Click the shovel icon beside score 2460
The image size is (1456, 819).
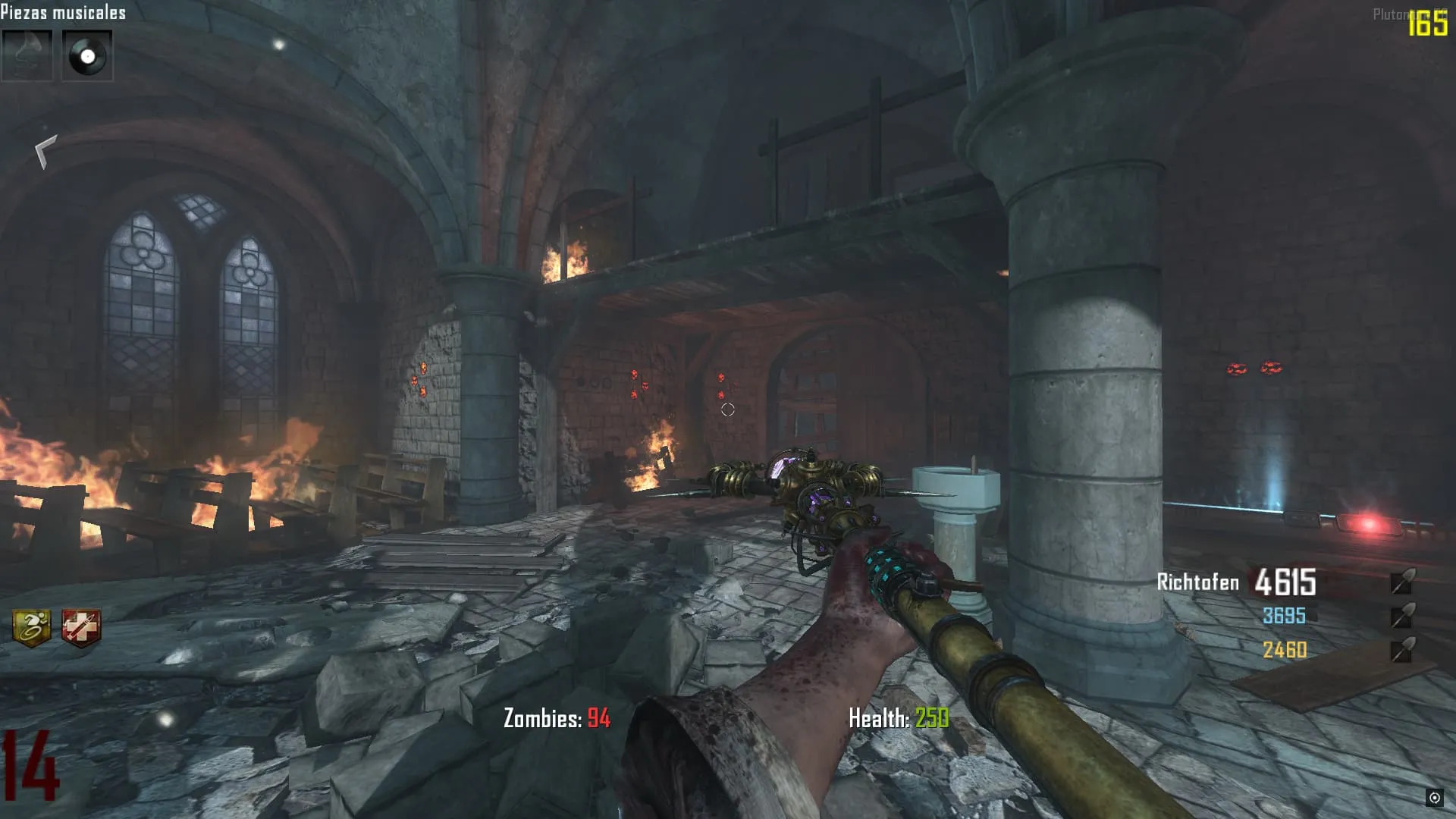pos(1403,649)
